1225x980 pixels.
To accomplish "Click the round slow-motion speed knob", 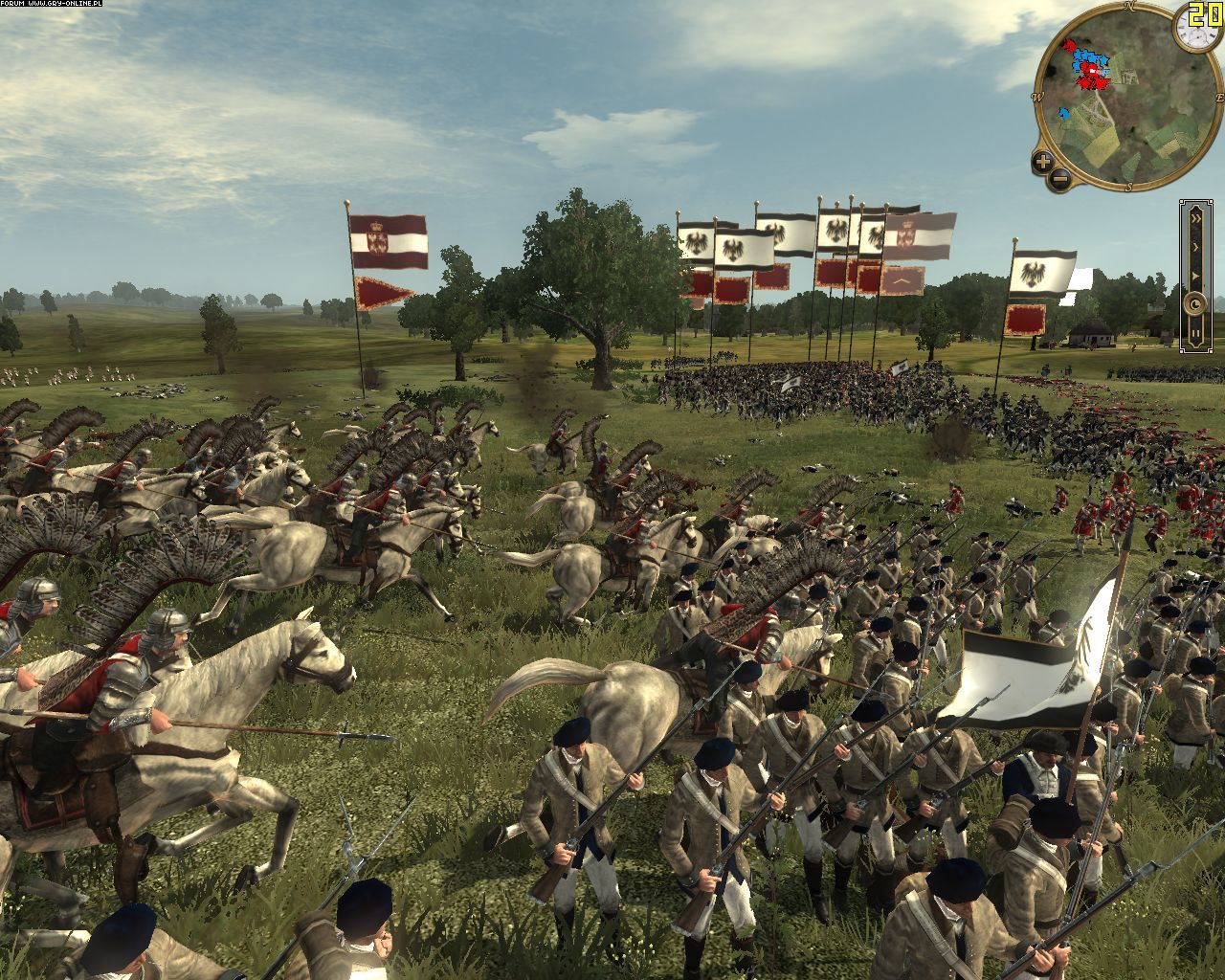I will [x=1195, y=305].
